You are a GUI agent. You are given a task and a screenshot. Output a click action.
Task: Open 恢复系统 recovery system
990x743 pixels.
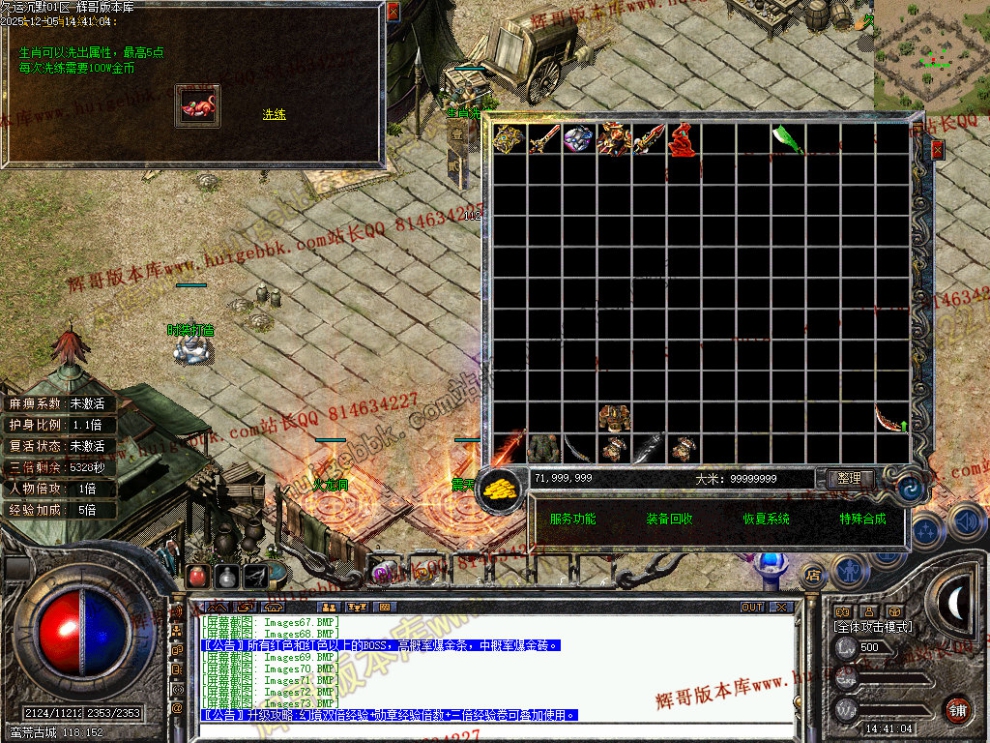766,519
